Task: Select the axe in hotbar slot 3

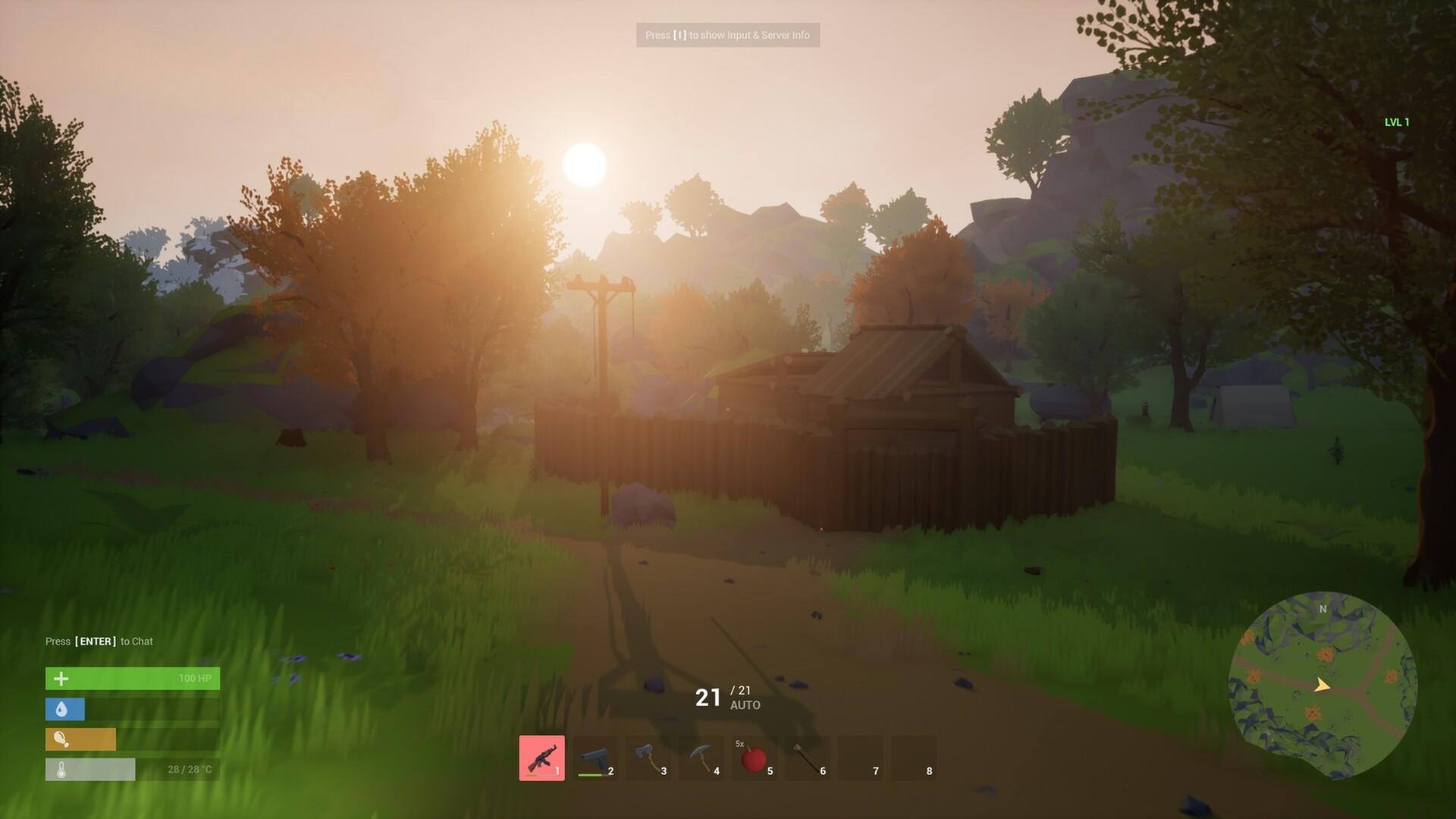Action: pyautogui.click(x=649, y=758)
